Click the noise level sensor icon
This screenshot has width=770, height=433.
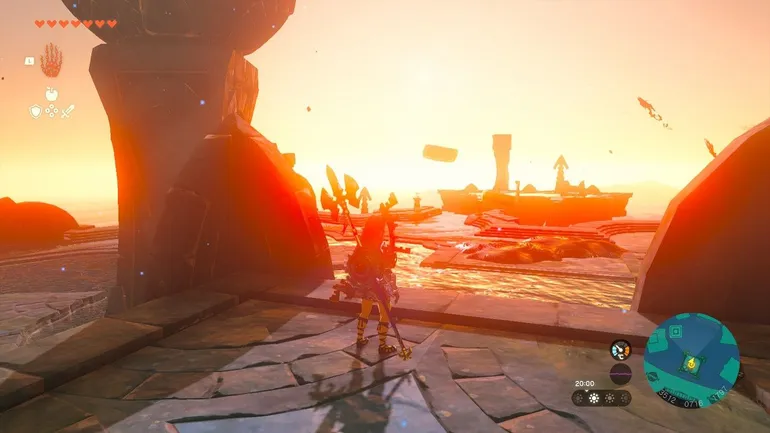pos(620,375)
